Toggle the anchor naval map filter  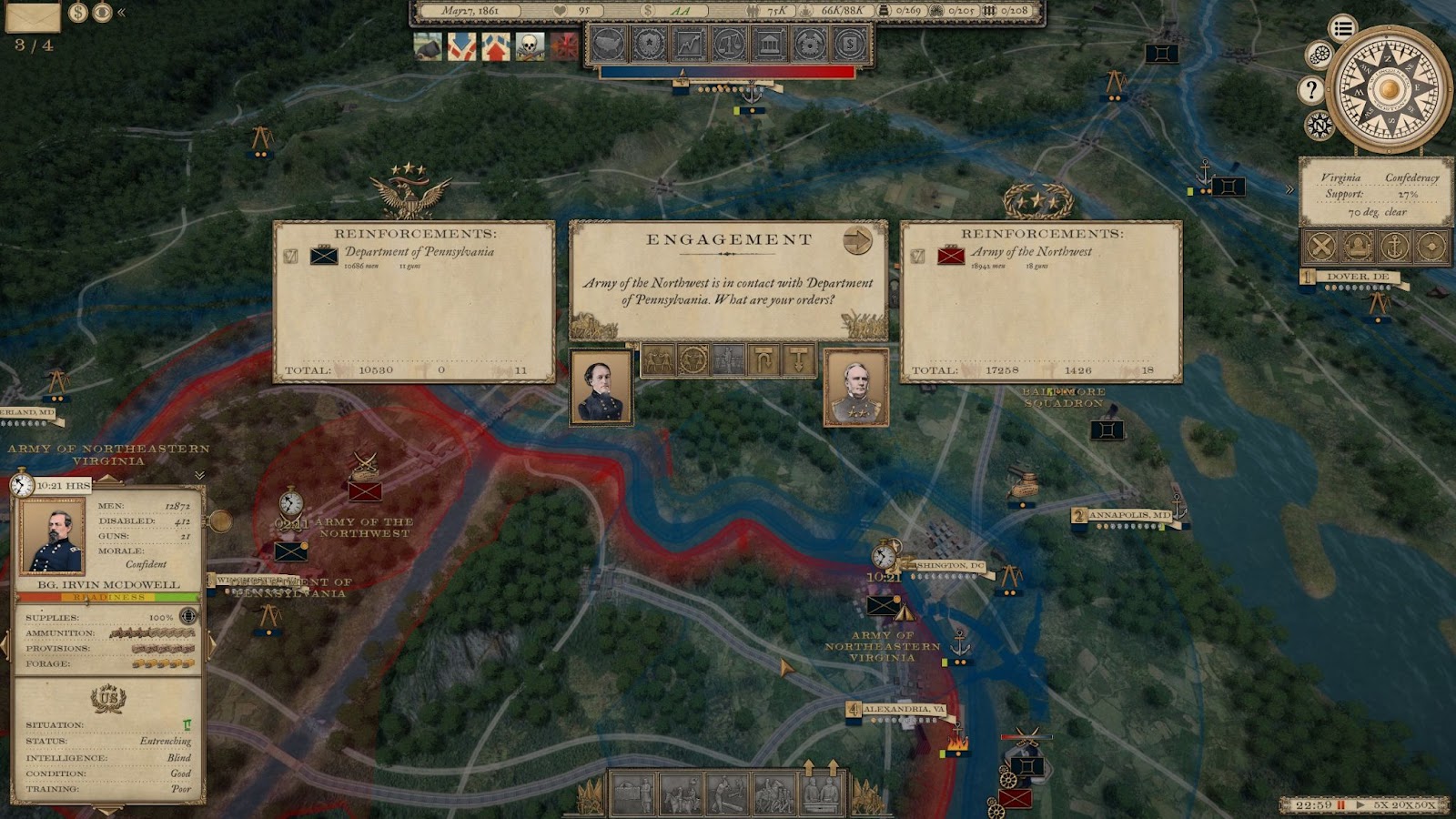pos(1393,246)
